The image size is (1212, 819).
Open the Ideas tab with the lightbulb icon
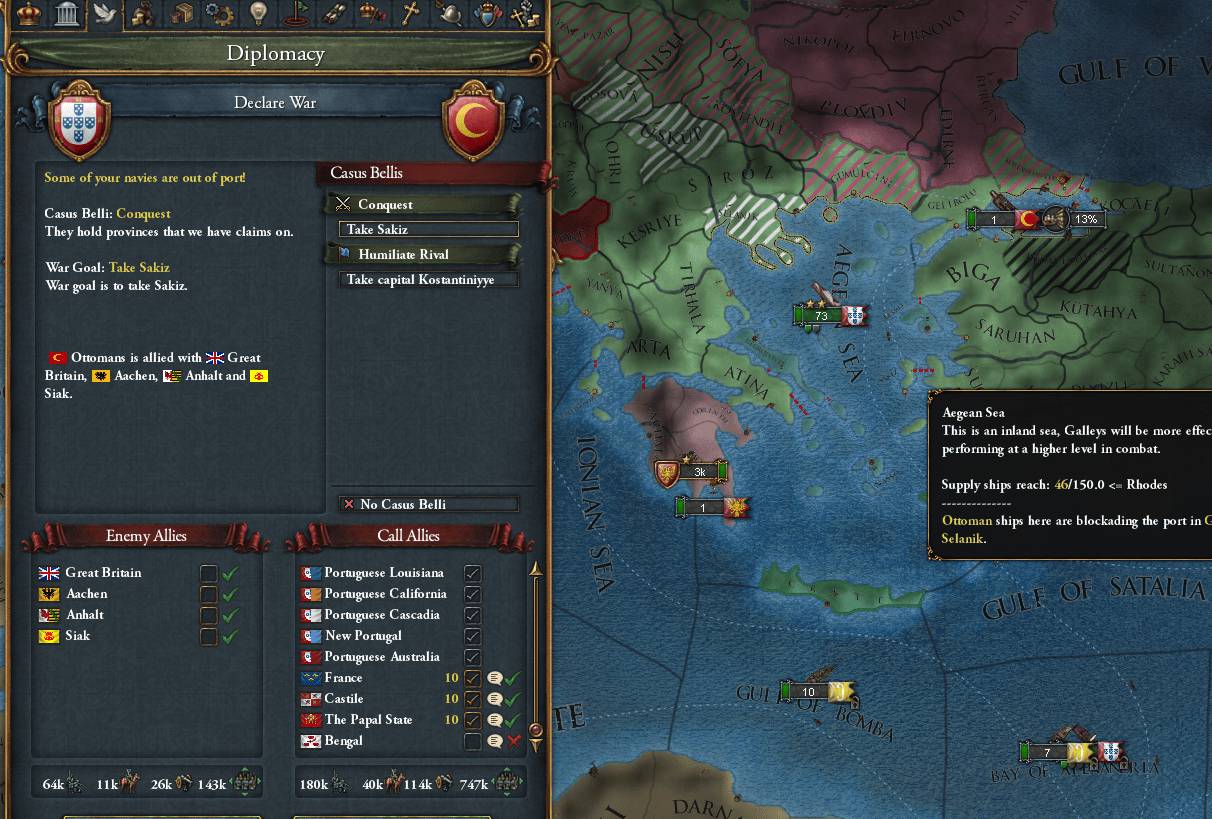point(258,14)
